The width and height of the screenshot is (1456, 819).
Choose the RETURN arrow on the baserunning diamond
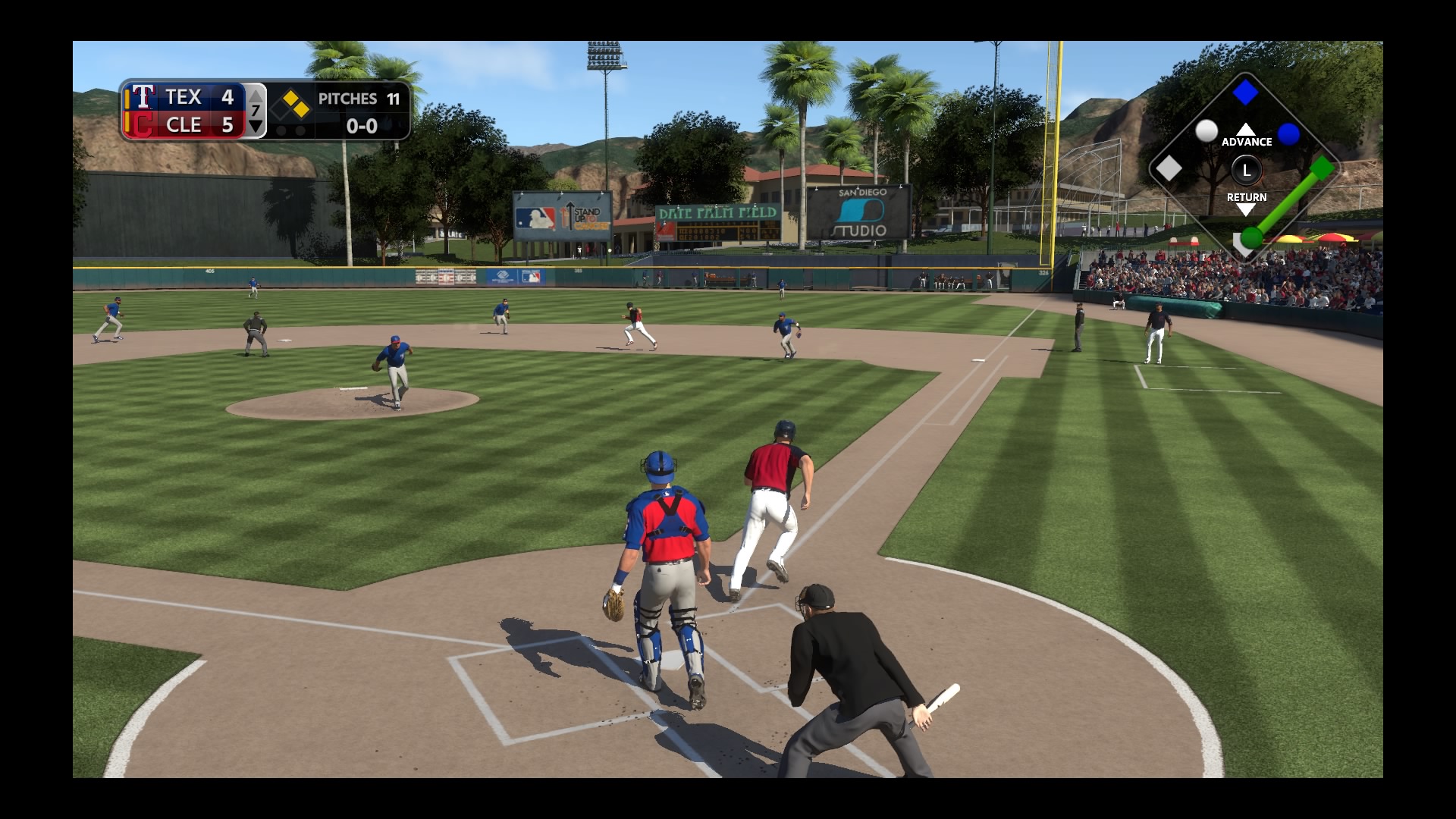(x=1246, y=209)
